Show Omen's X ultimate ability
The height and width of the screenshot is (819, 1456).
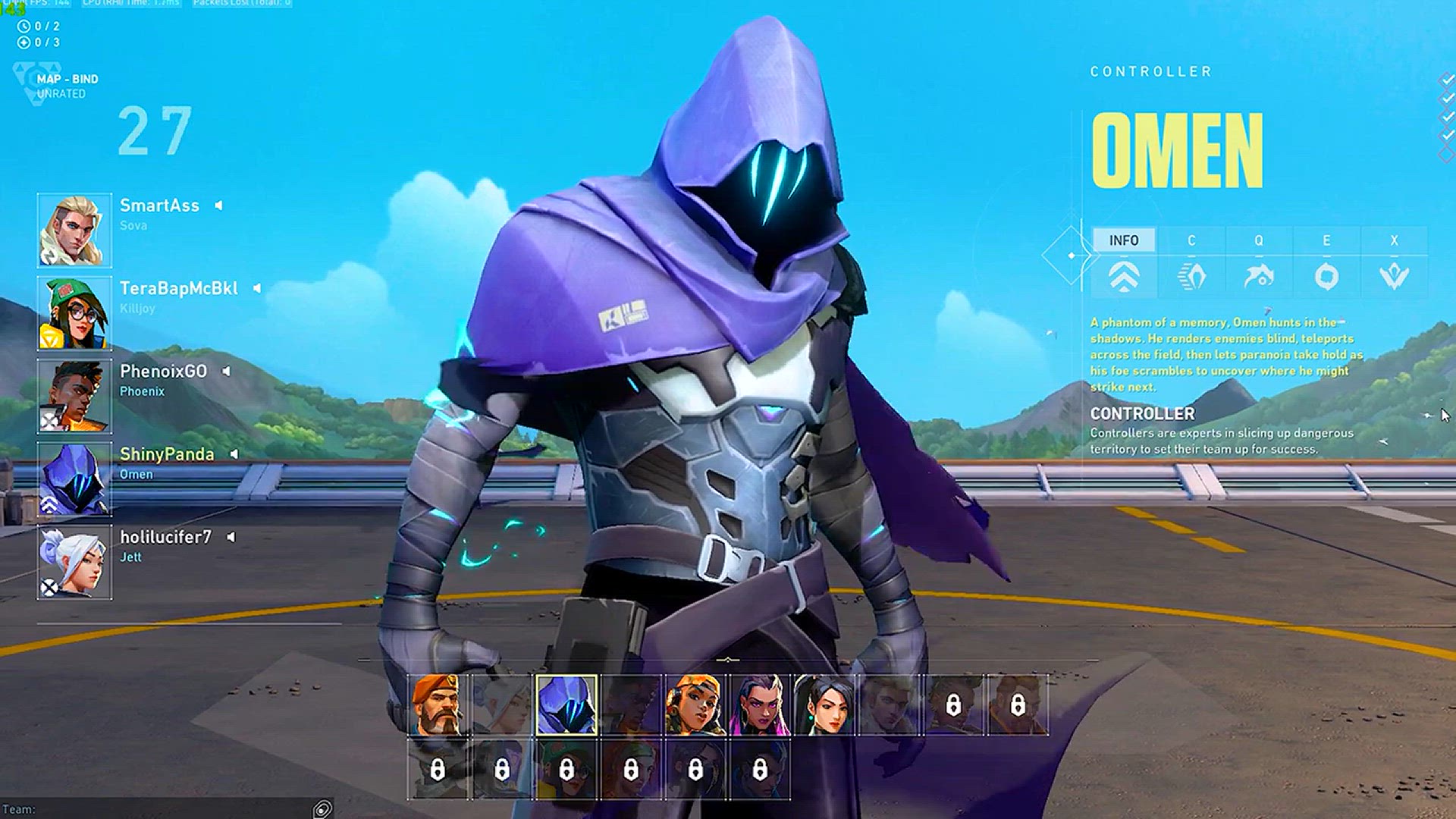click(1394, 240)
